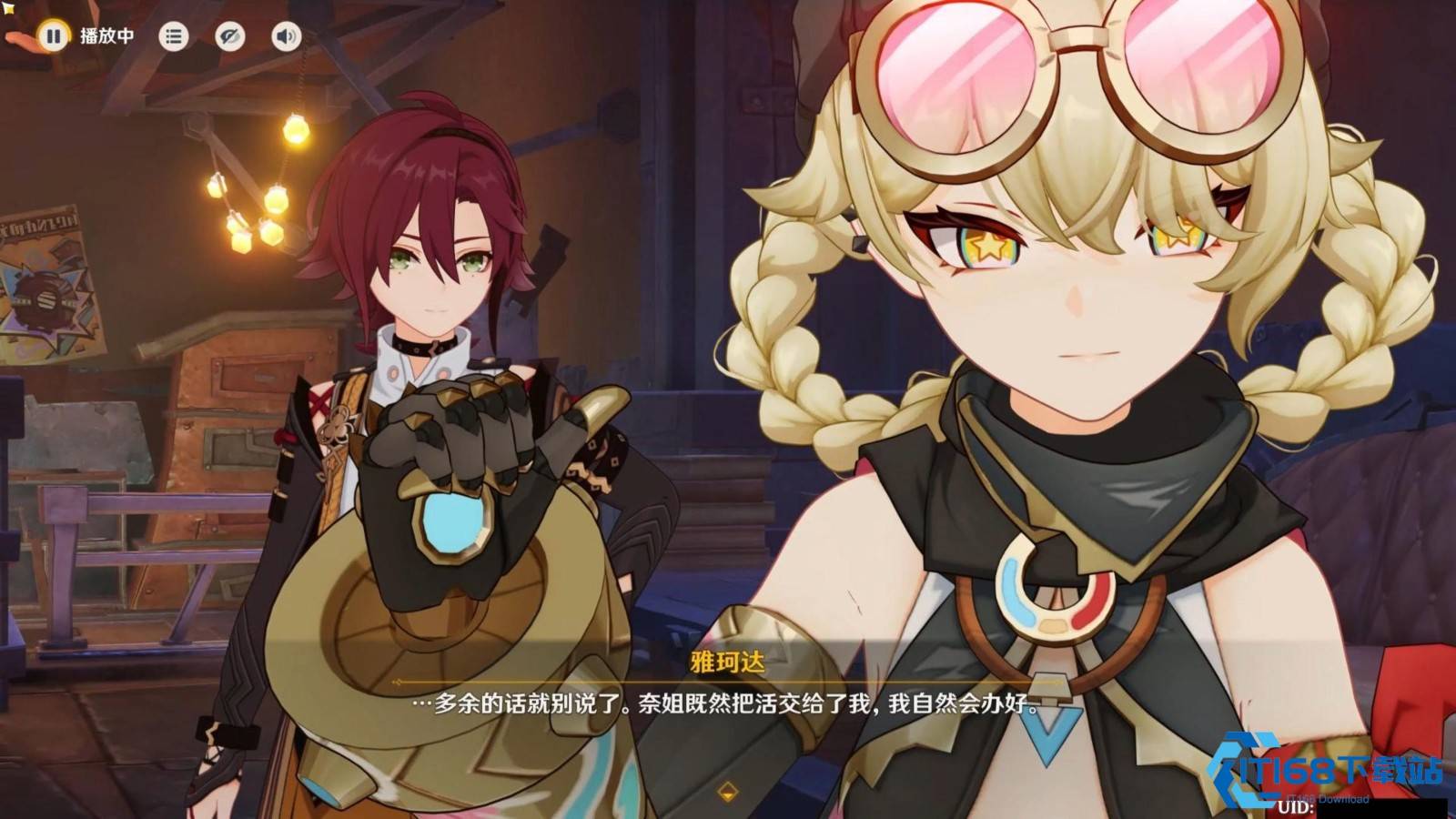Image resolution: width=1456 pixels, height=819 pixels.
Task: Pause the auto-play dialogue
Action: [53, 36]
